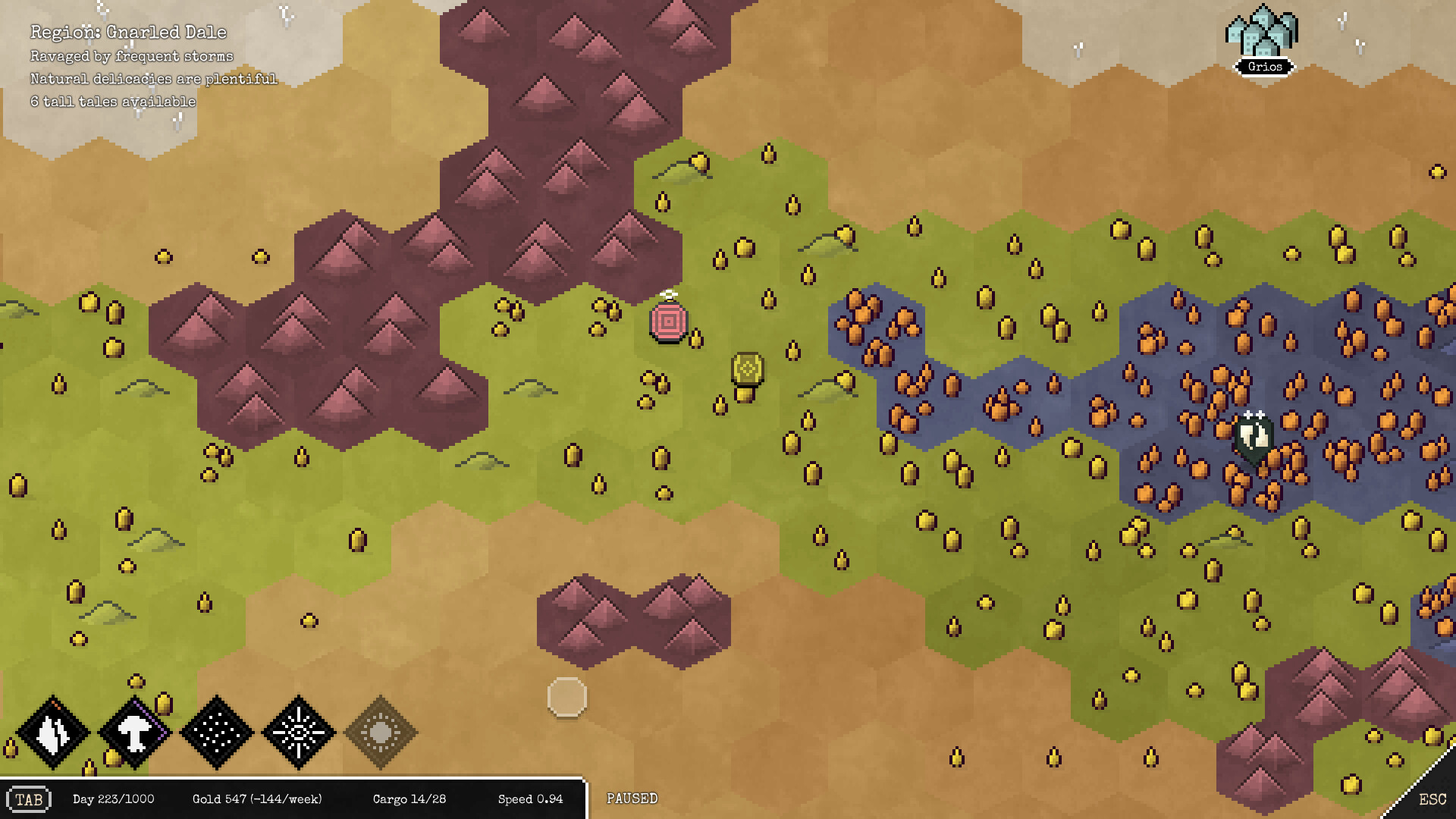The width and height of the screenshot is (1456, 819).
Task: Click the pale circular tile near the bottom center
Action: click(568, 698)
